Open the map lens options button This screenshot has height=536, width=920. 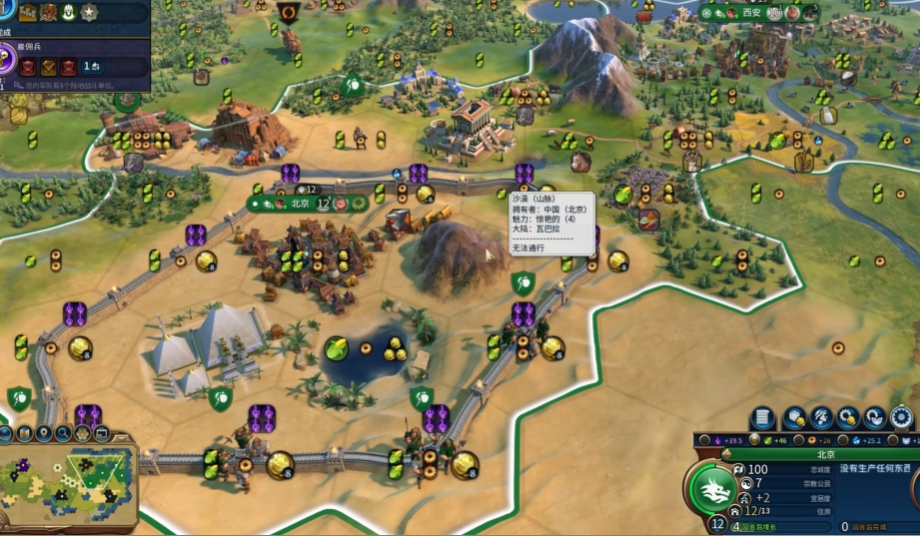tap(5, 434)
